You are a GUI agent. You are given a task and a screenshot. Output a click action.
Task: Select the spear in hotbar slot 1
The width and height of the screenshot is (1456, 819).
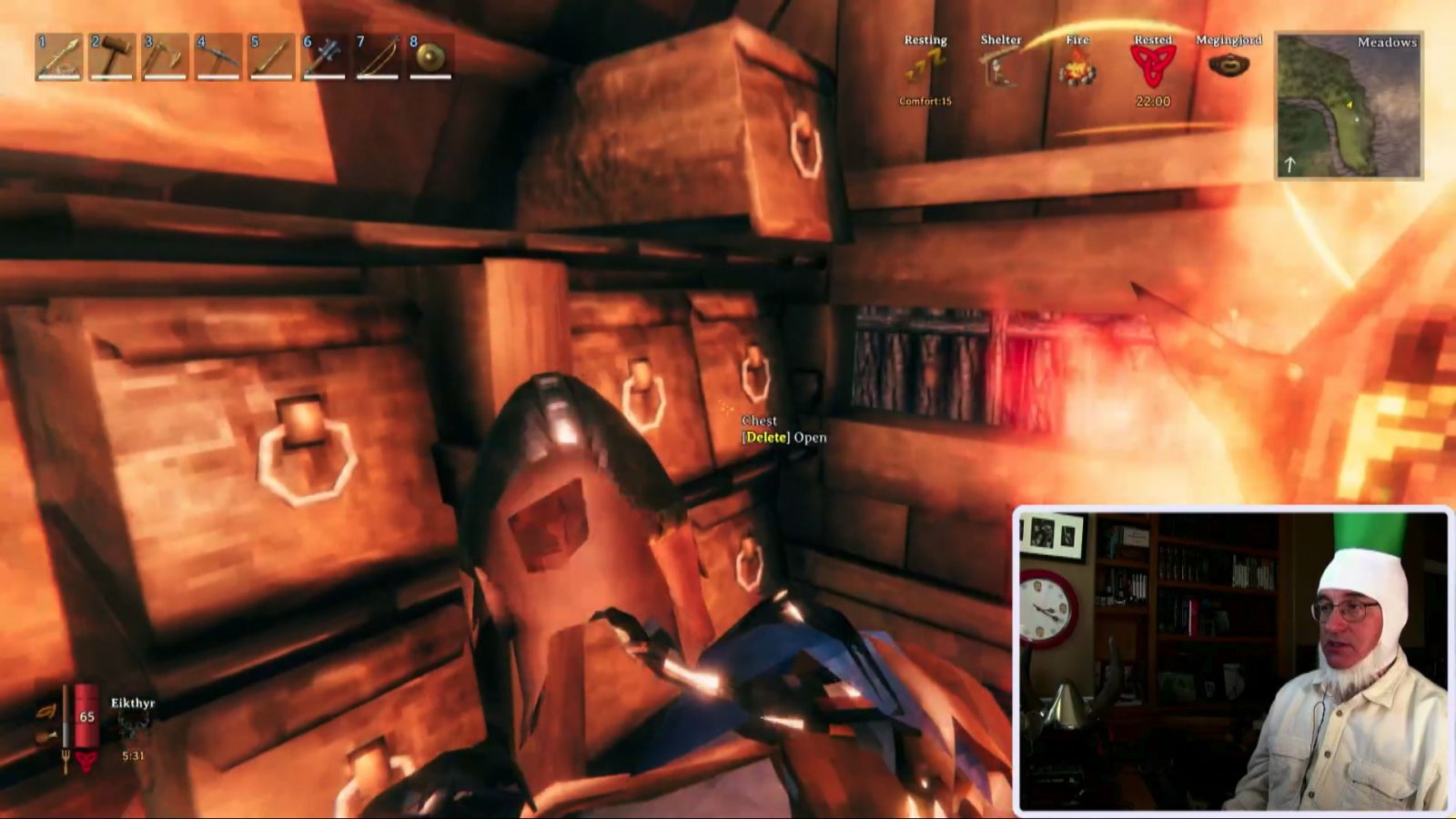pyautogui.click(x=59, y=57)
